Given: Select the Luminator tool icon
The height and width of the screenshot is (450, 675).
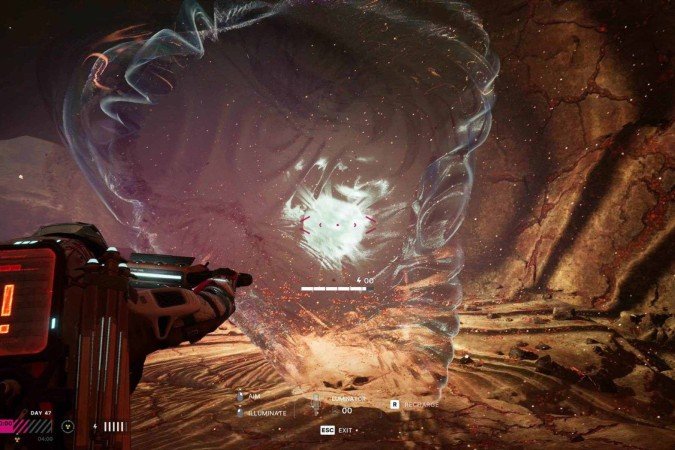Looking at the screenshot, I should click(x=317, y=404).
